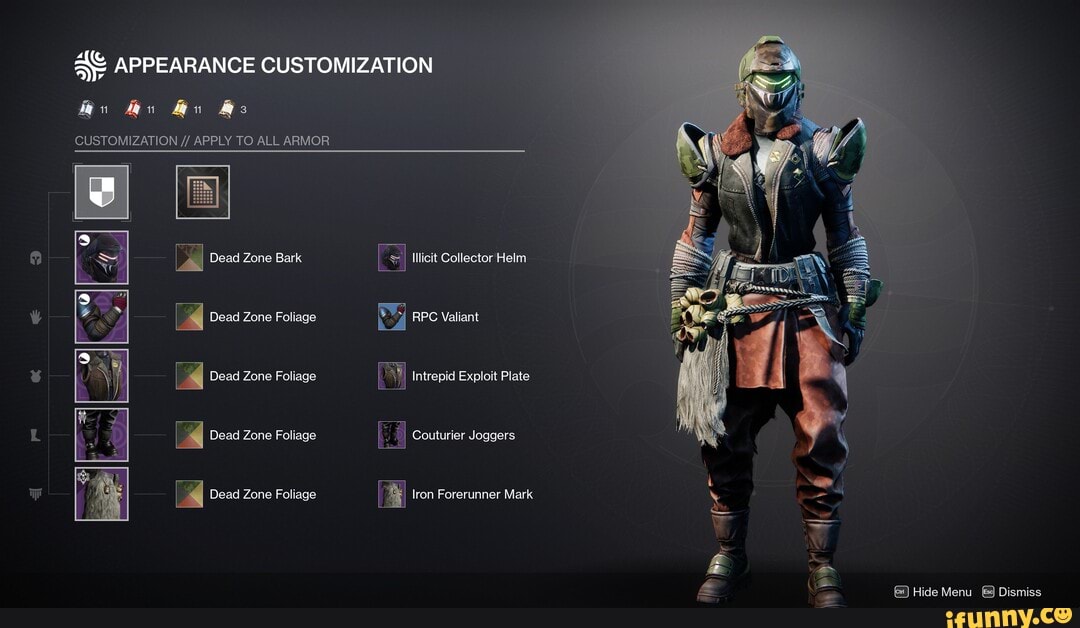Pick the Couturier Joggers ornament
Viewport: 1080px width, 628px height.
click(x=392, y=435)
